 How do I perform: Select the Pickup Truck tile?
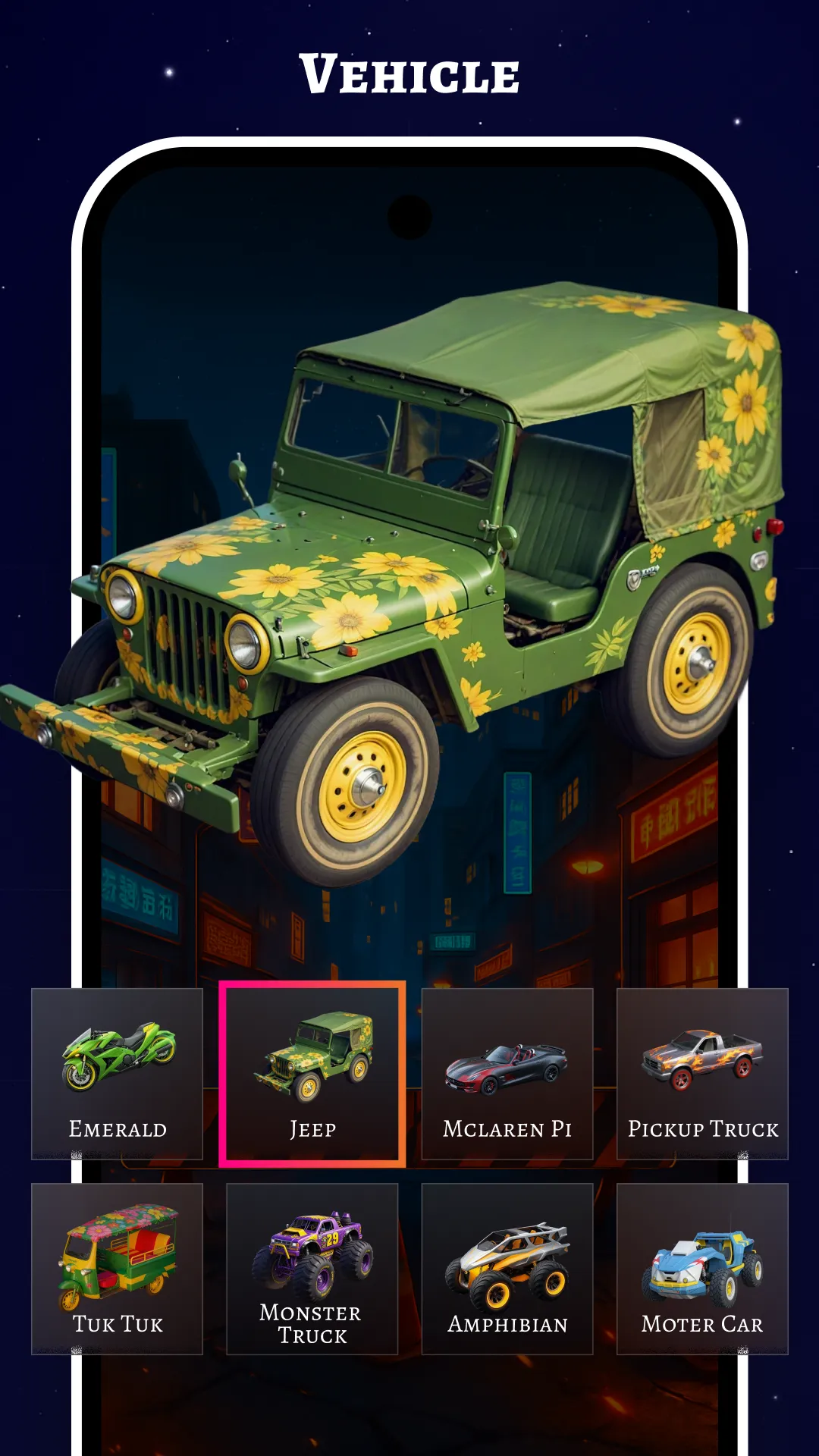click(x=702, y=1073)
